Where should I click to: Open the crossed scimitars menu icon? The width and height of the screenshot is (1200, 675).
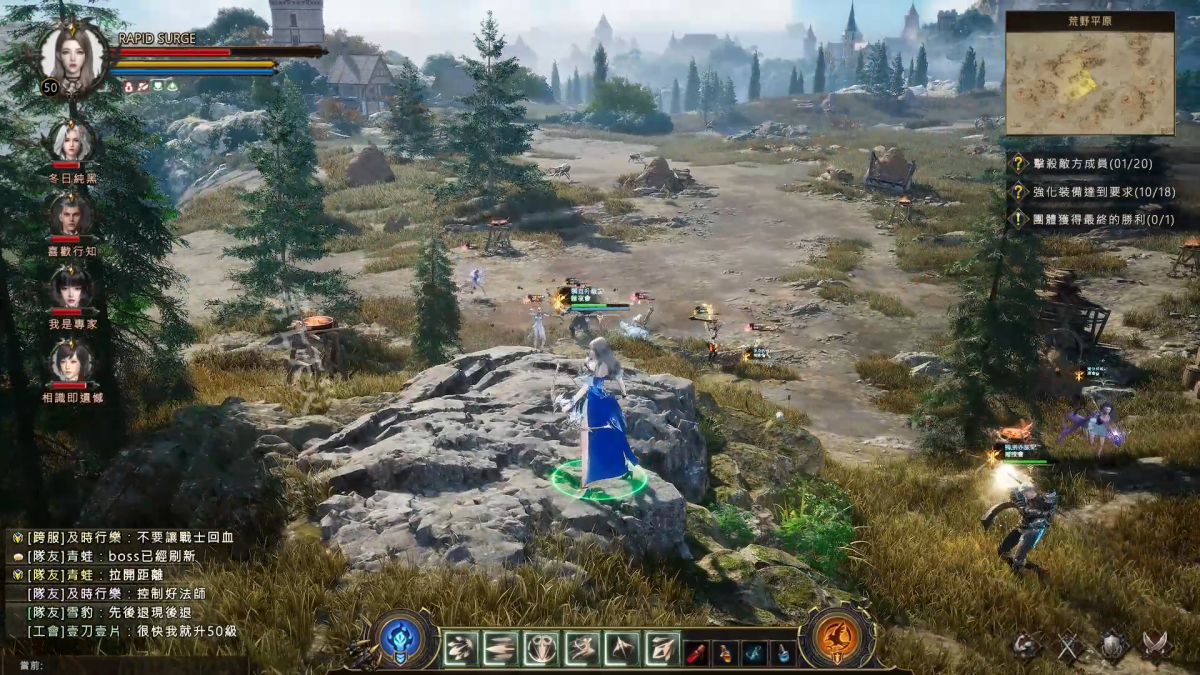coord(1156,647)
